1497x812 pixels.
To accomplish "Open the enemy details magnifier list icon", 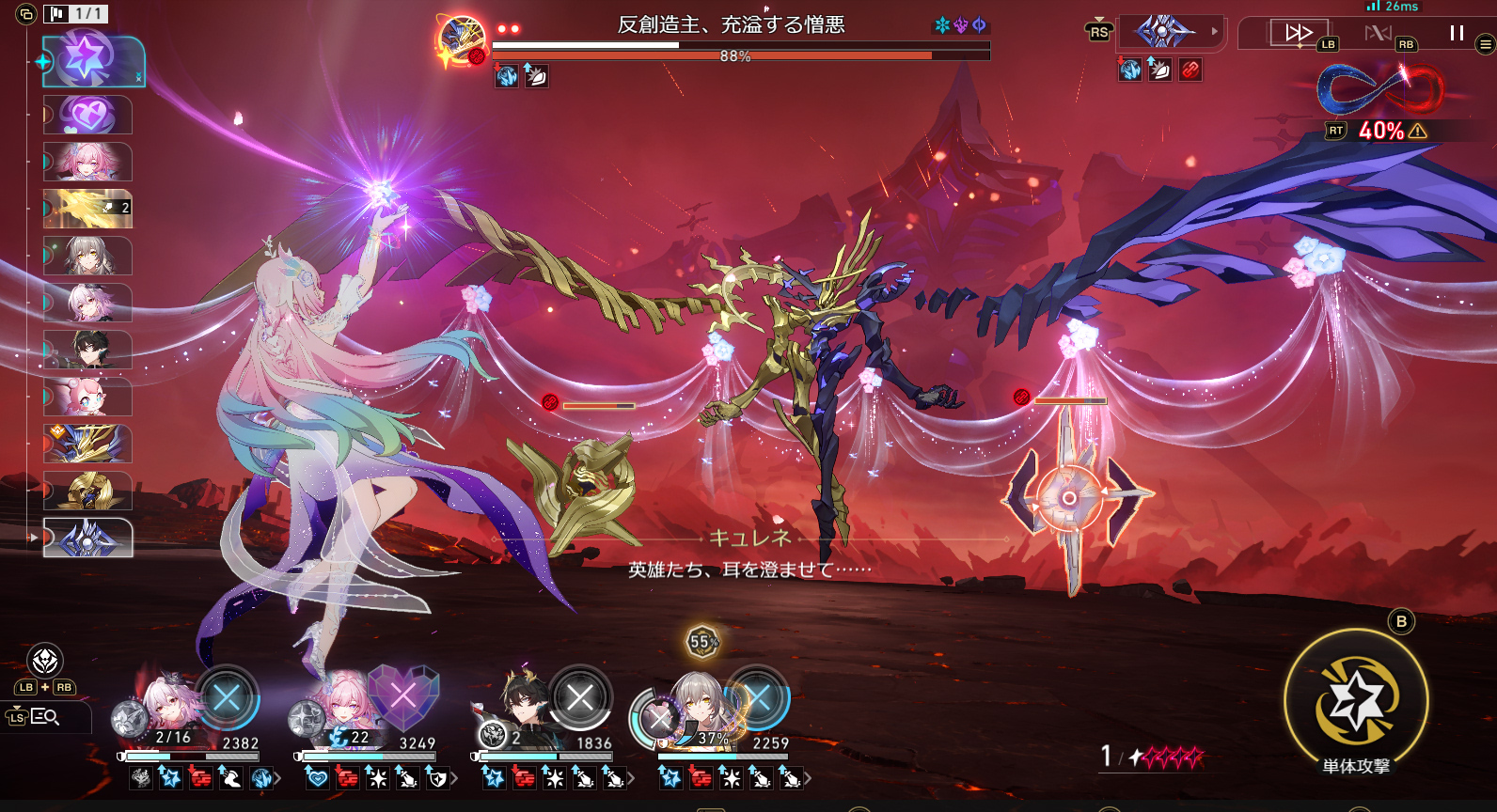I will tap(44, 717).
